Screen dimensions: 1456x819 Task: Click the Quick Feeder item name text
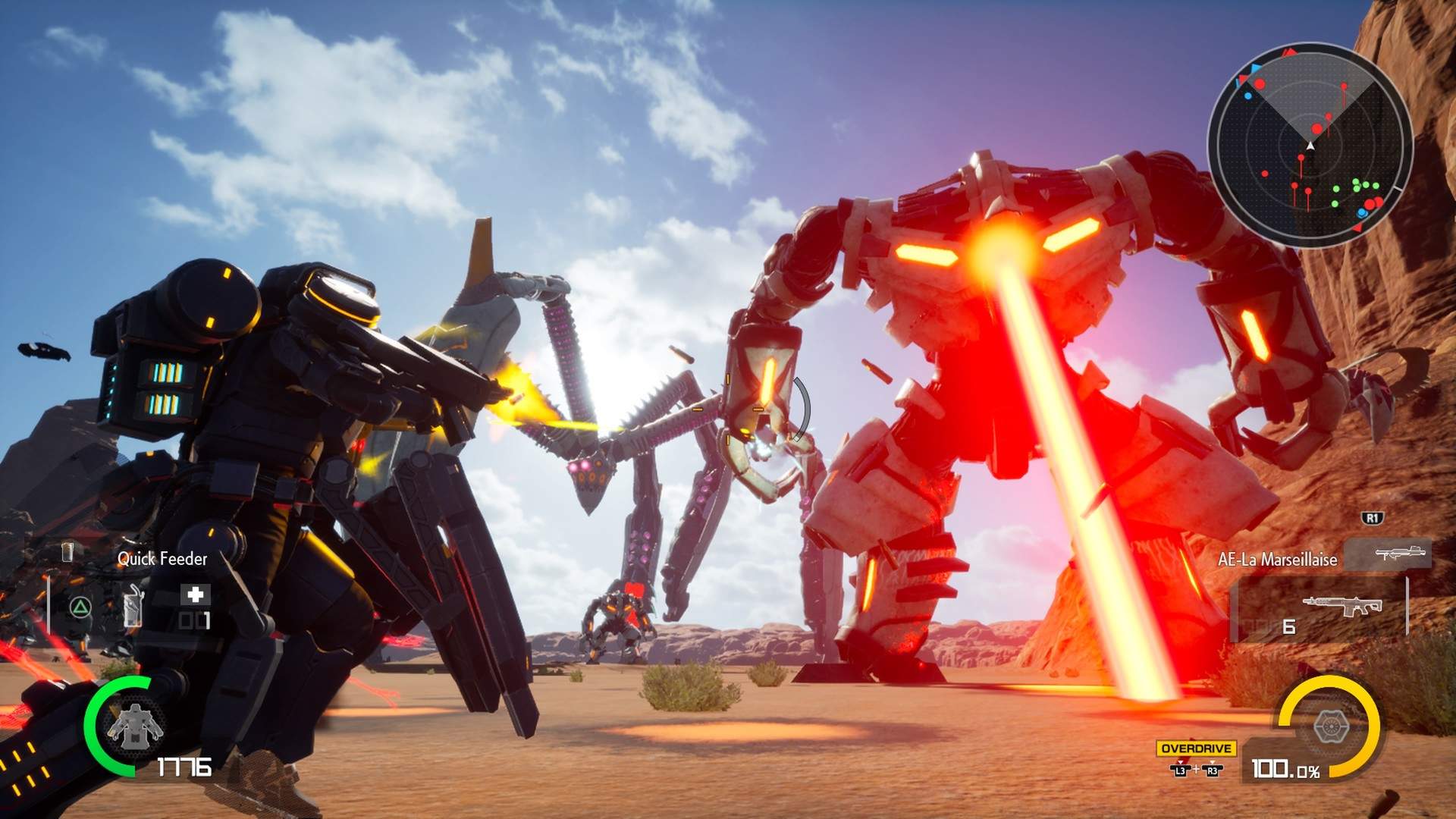(162, 557)
